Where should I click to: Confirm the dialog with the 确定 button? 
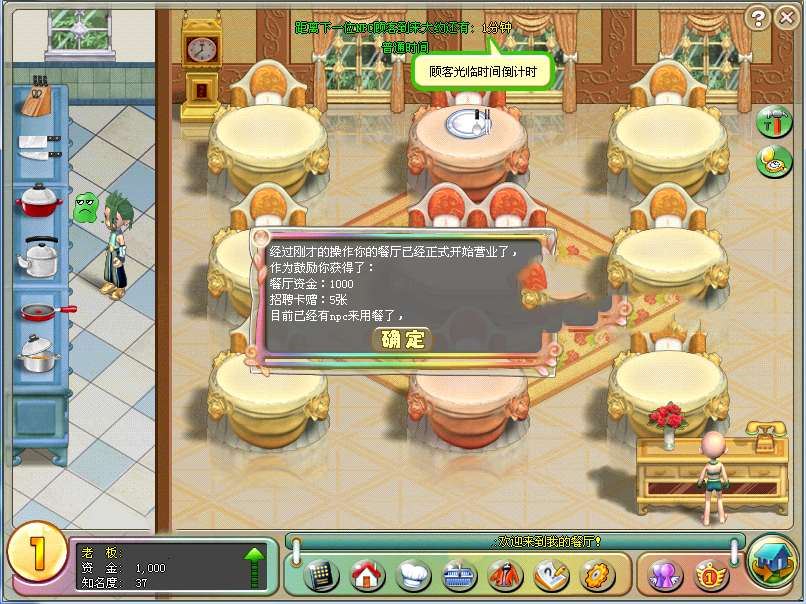tap(403, 339)
